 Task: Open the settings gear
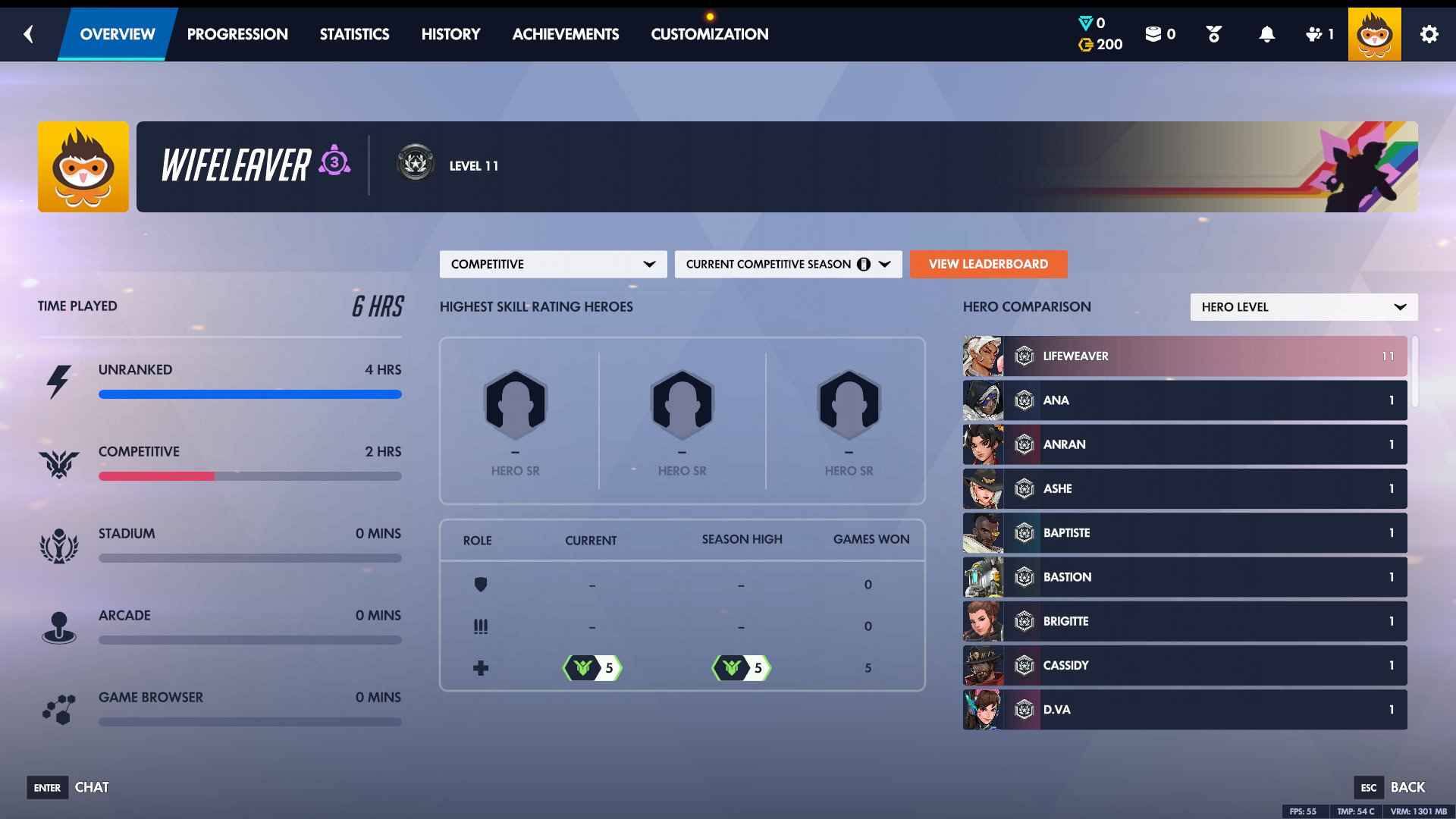(x=1430, y=33)
